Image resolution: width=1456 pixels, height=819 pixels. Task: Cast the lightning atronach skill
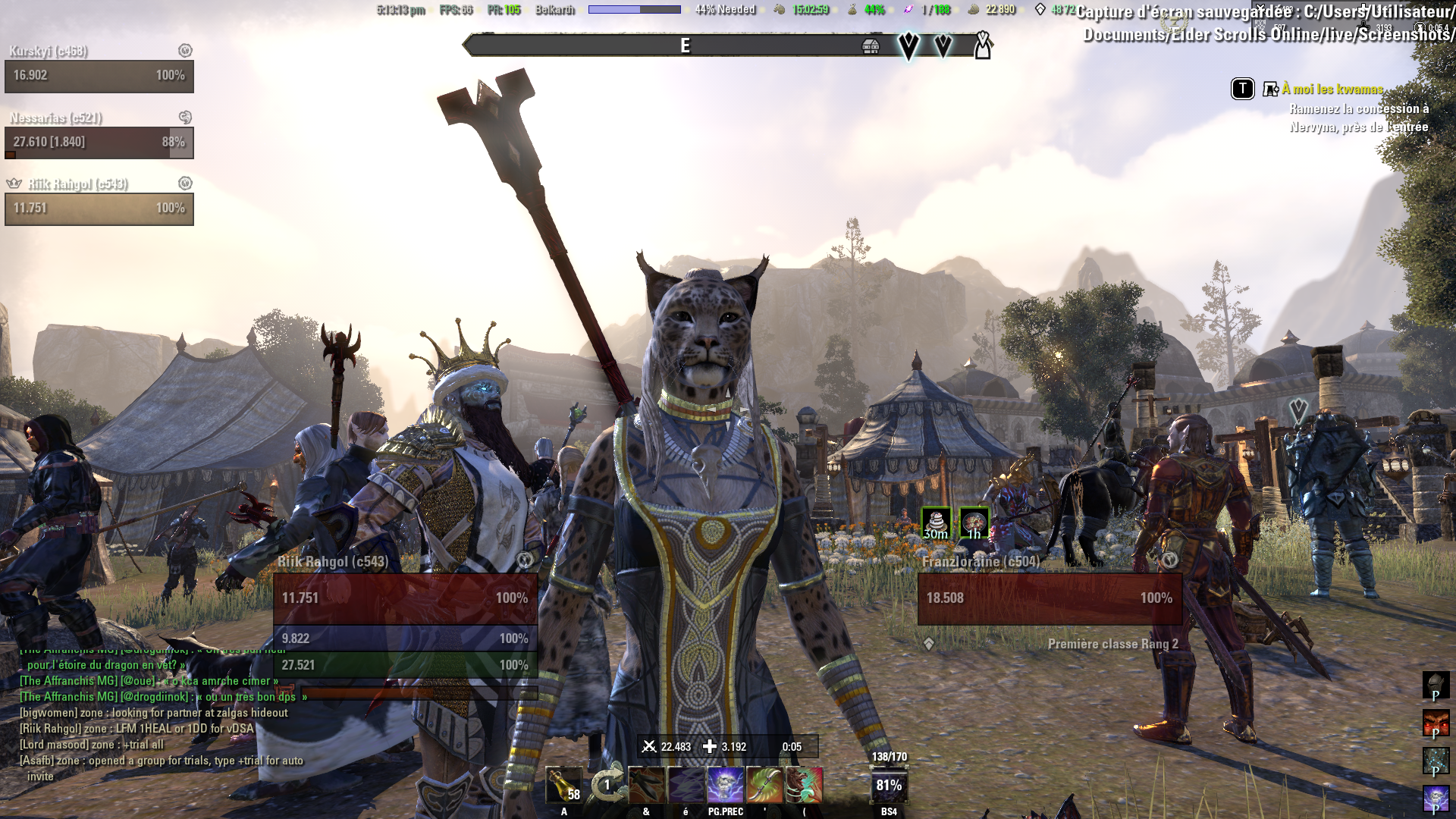tap(725, 785)
